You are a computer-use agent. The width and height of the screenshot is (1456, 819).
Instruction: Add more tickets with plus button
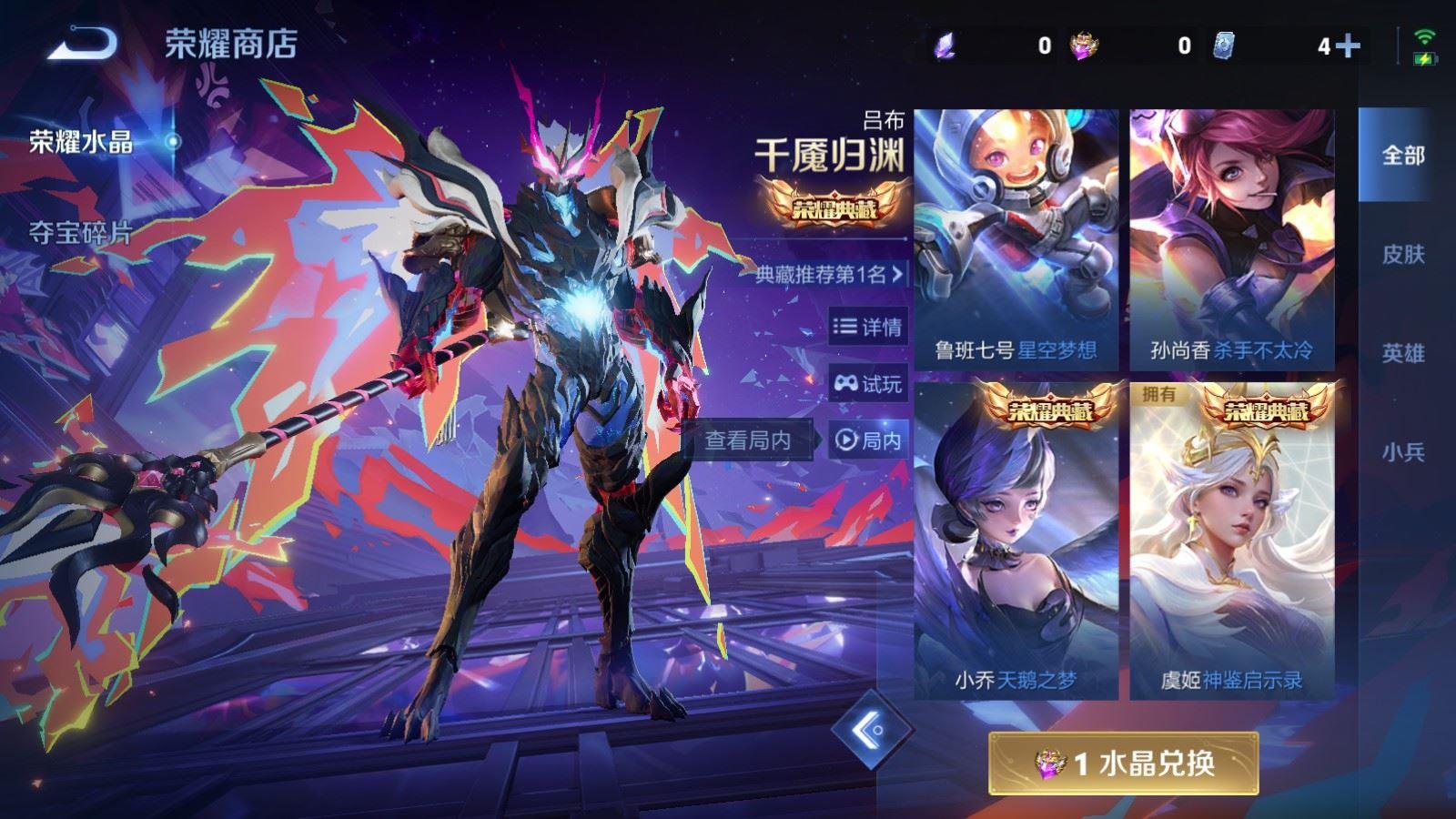[x=1349, y=45]
